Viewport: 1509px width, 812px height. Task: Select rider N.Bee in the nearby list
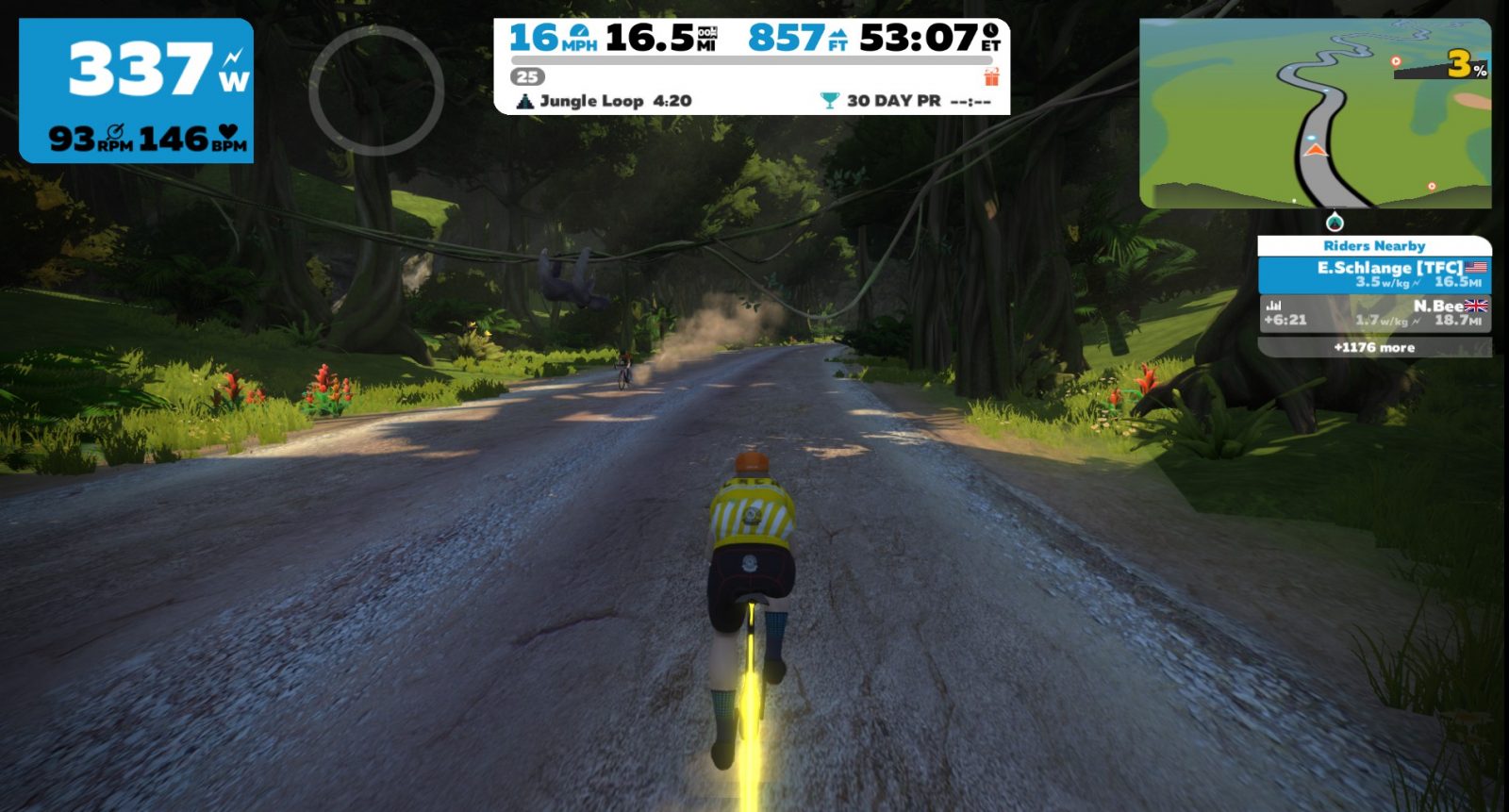1374,313
